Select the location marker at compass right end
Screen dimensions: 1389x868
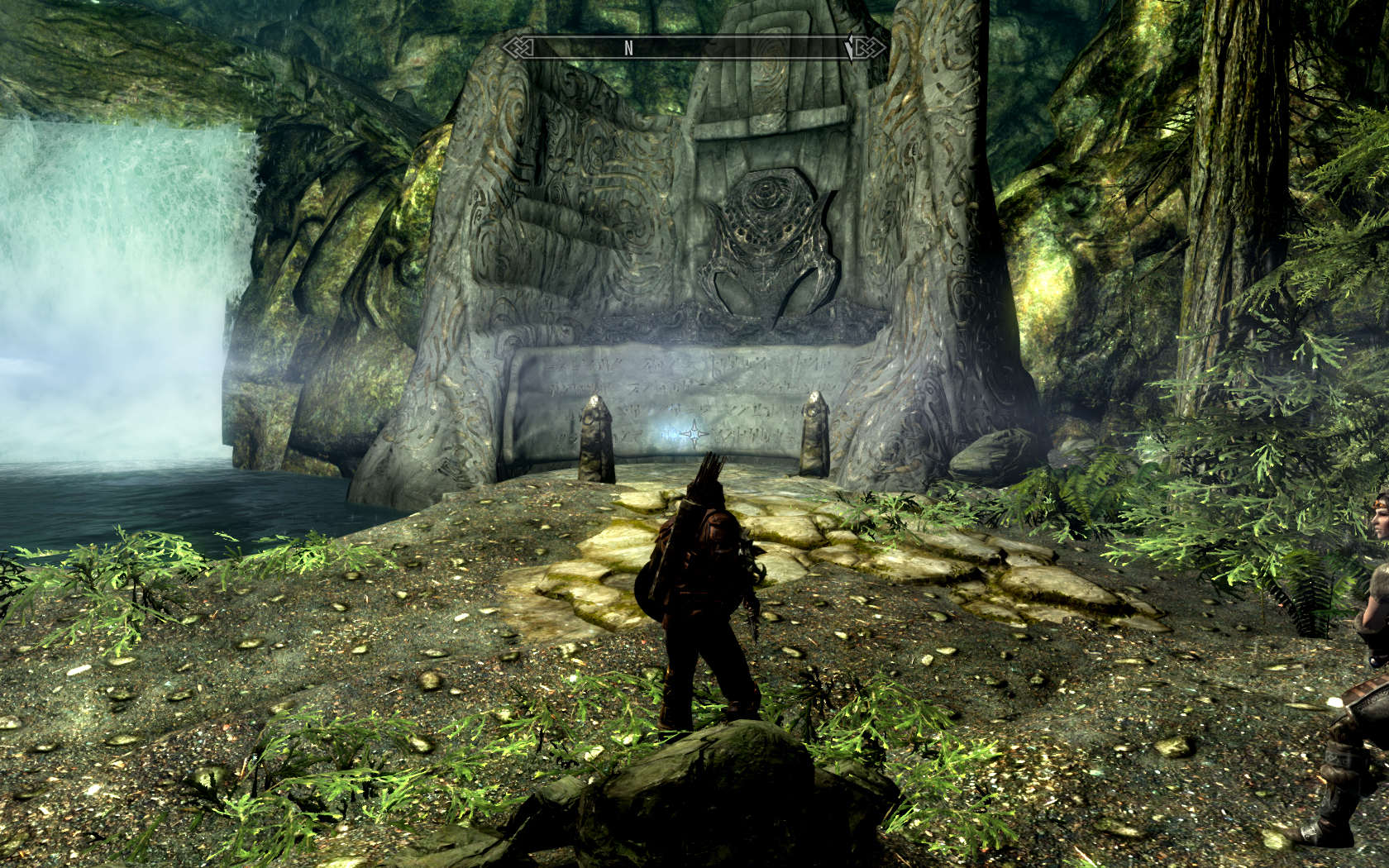pyautogui.click(x=849, y=49)
